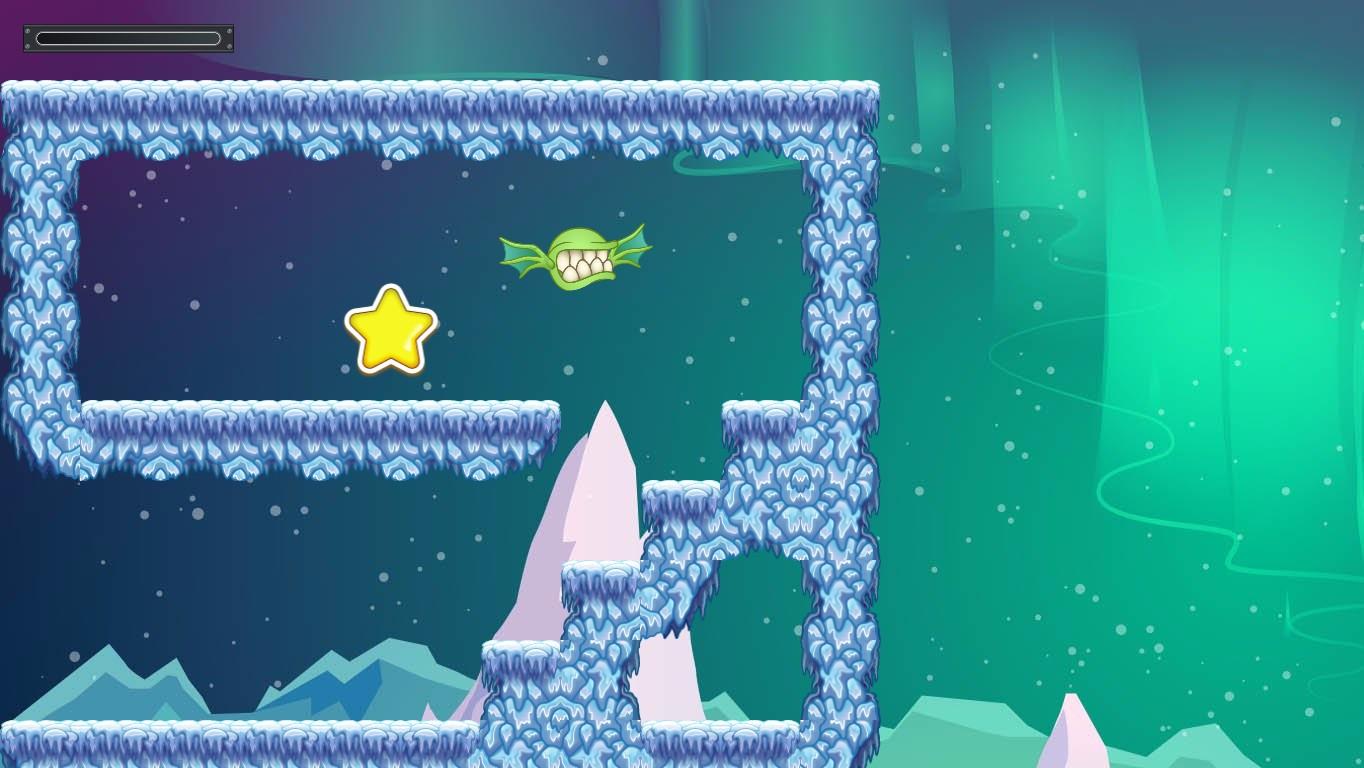
Task: Click the right wing of the flying creature
Action: point(631,246)
